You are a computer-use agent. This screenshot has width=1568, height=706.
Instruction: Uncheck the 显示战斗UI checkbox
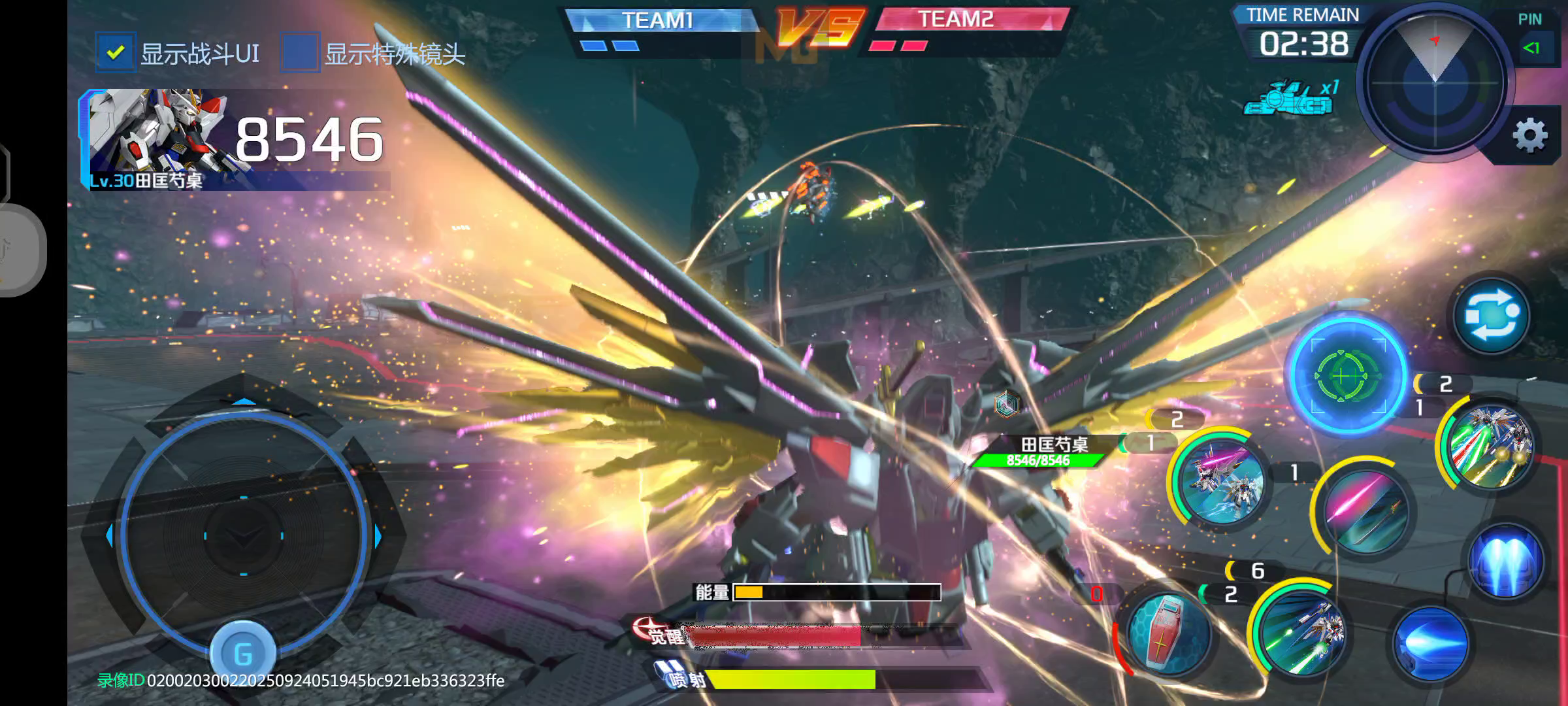tap(116, 52)
